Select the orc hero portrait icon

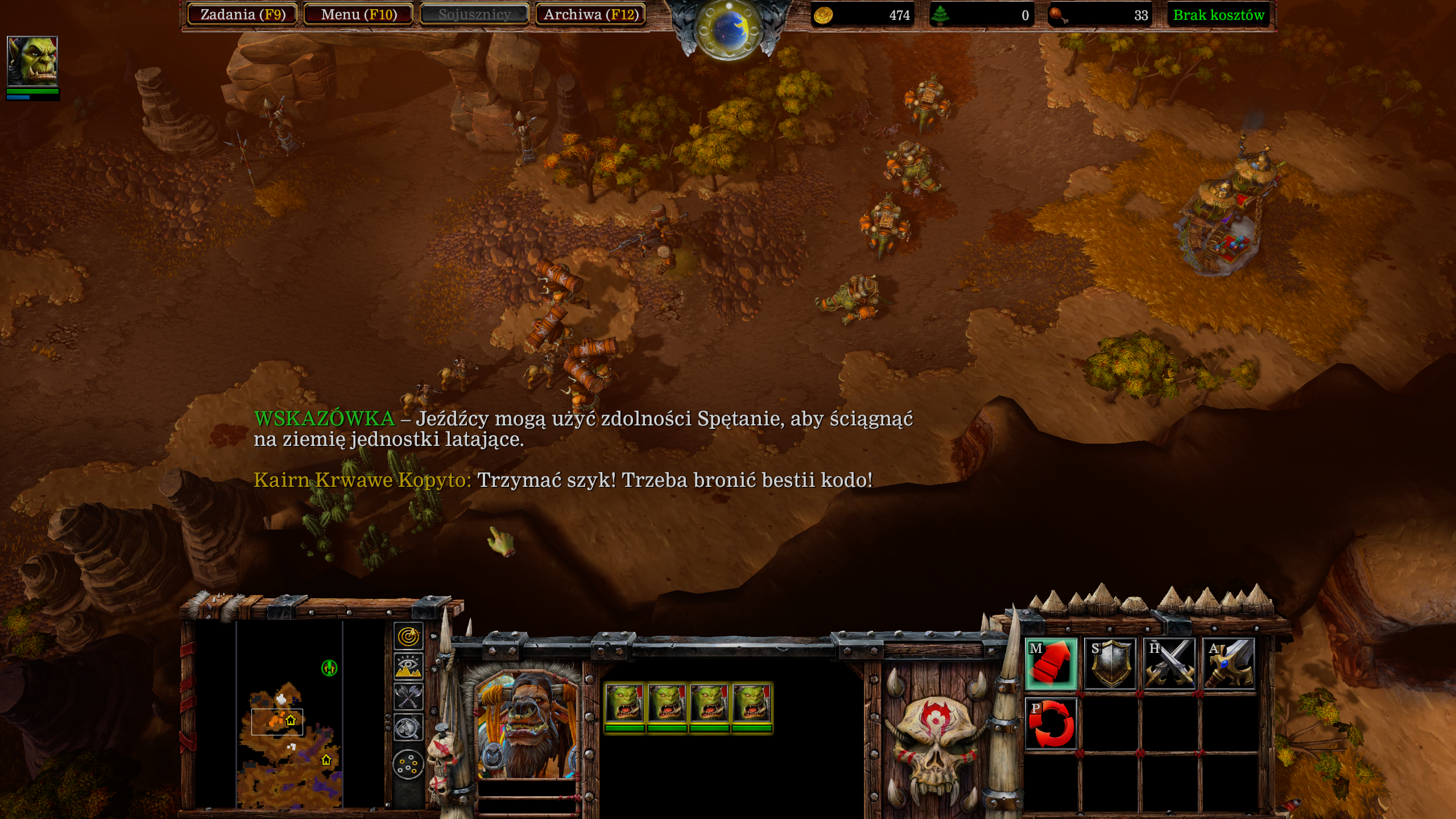click(x=32, y=61)
